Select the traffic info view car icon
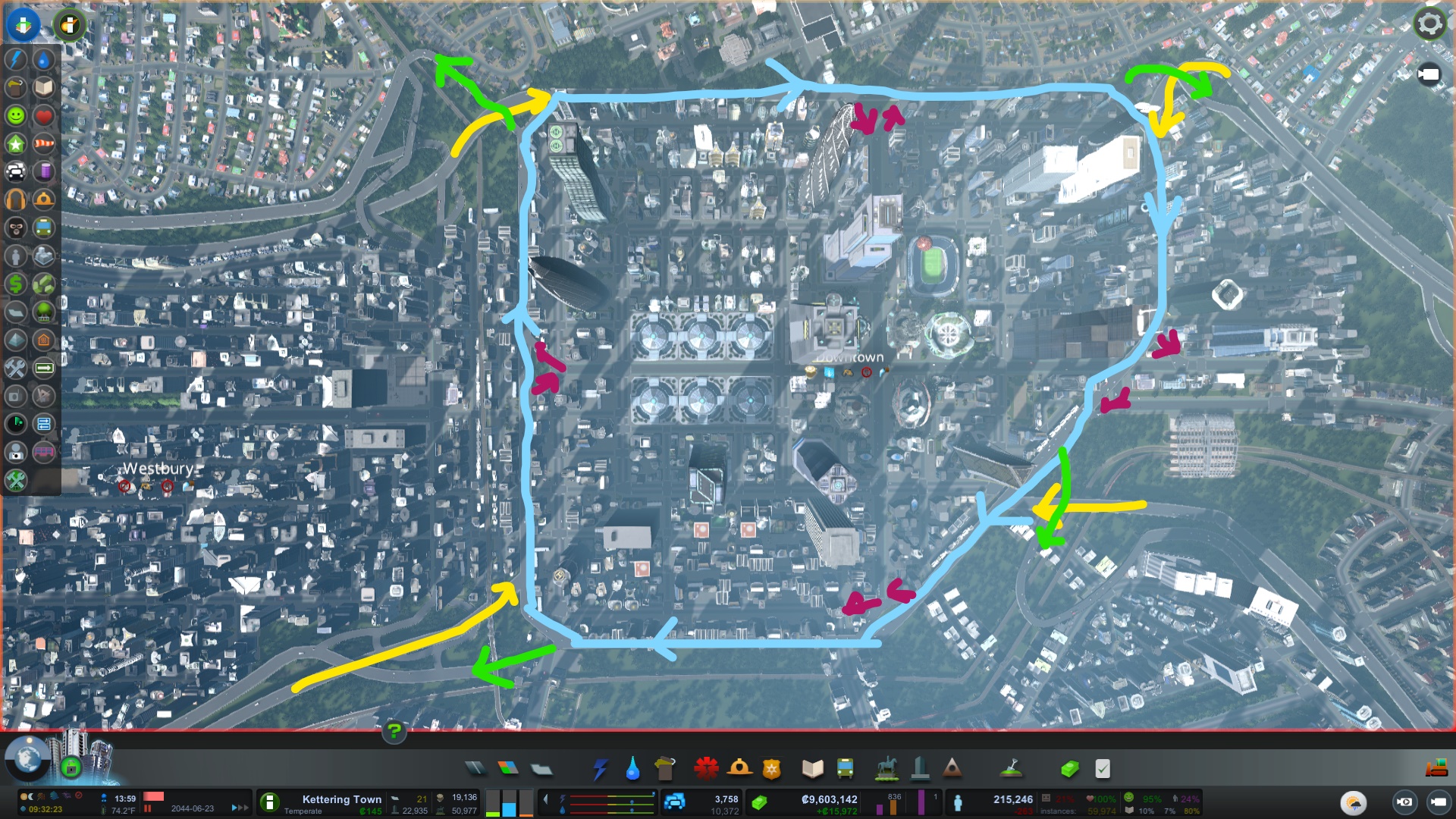The width and height of the screenshot is (1456, 819). pyautogui.click(x=17, y=171)
